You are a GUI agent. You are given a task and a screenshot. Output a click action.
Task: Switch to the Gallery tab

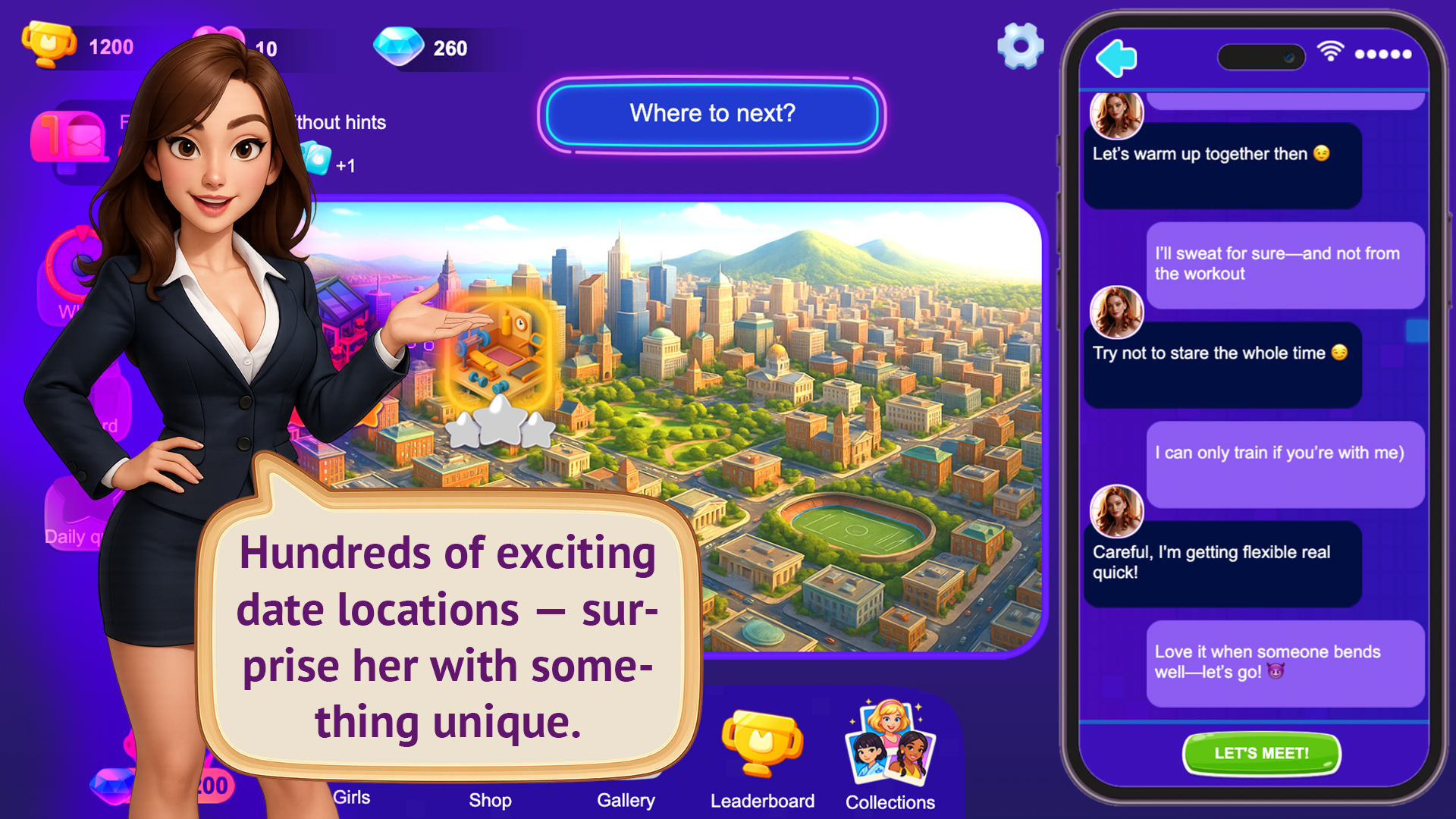tap(626, 799)
